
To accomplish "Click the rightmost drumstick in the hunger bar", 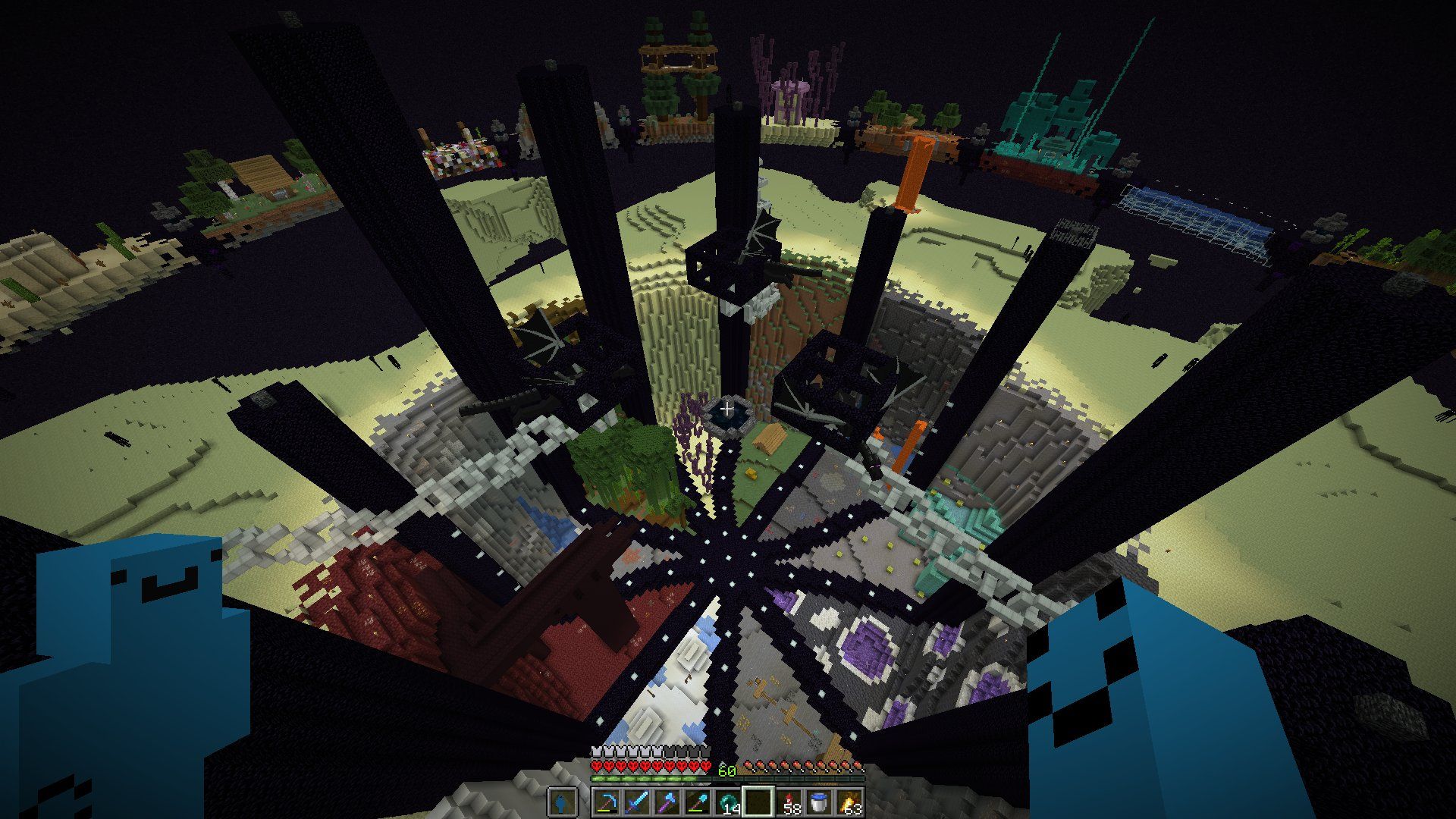I will tap(861, 766).
